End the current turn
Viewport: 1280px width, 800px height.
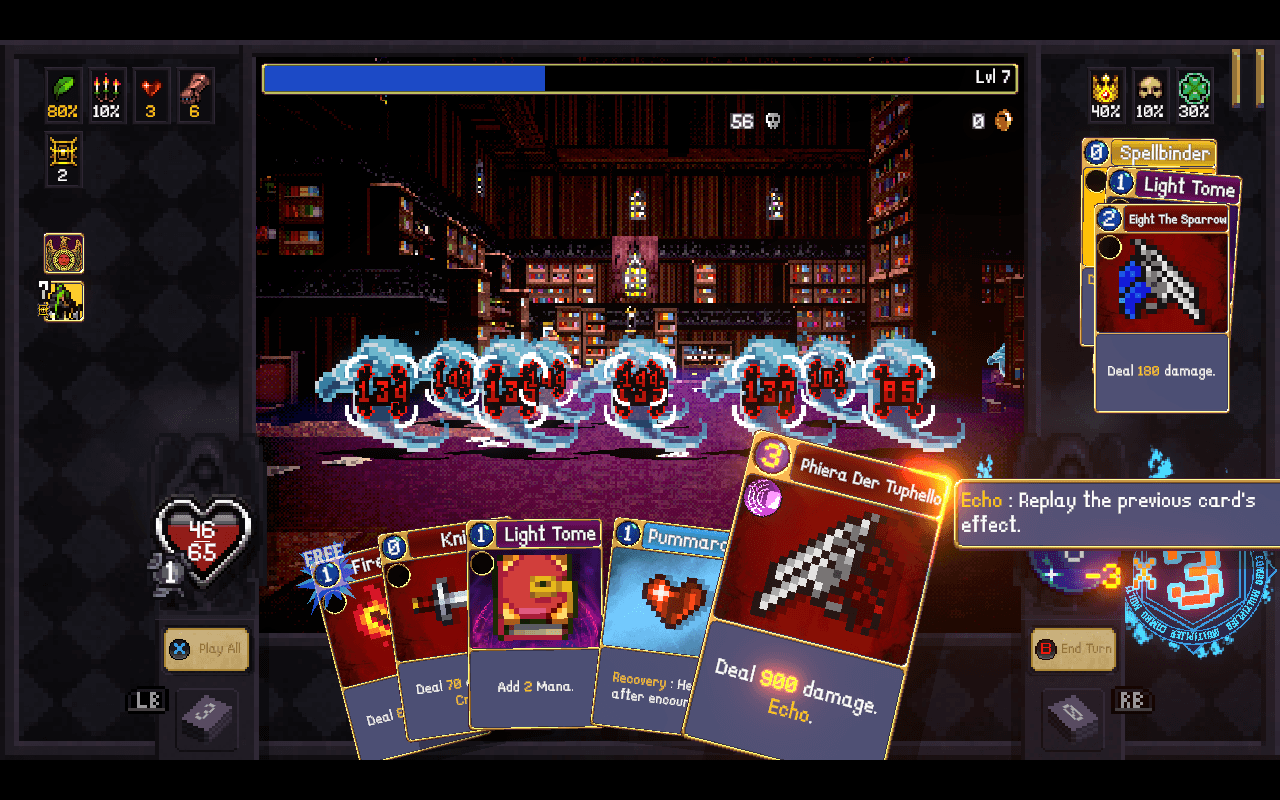[1074, 648]
